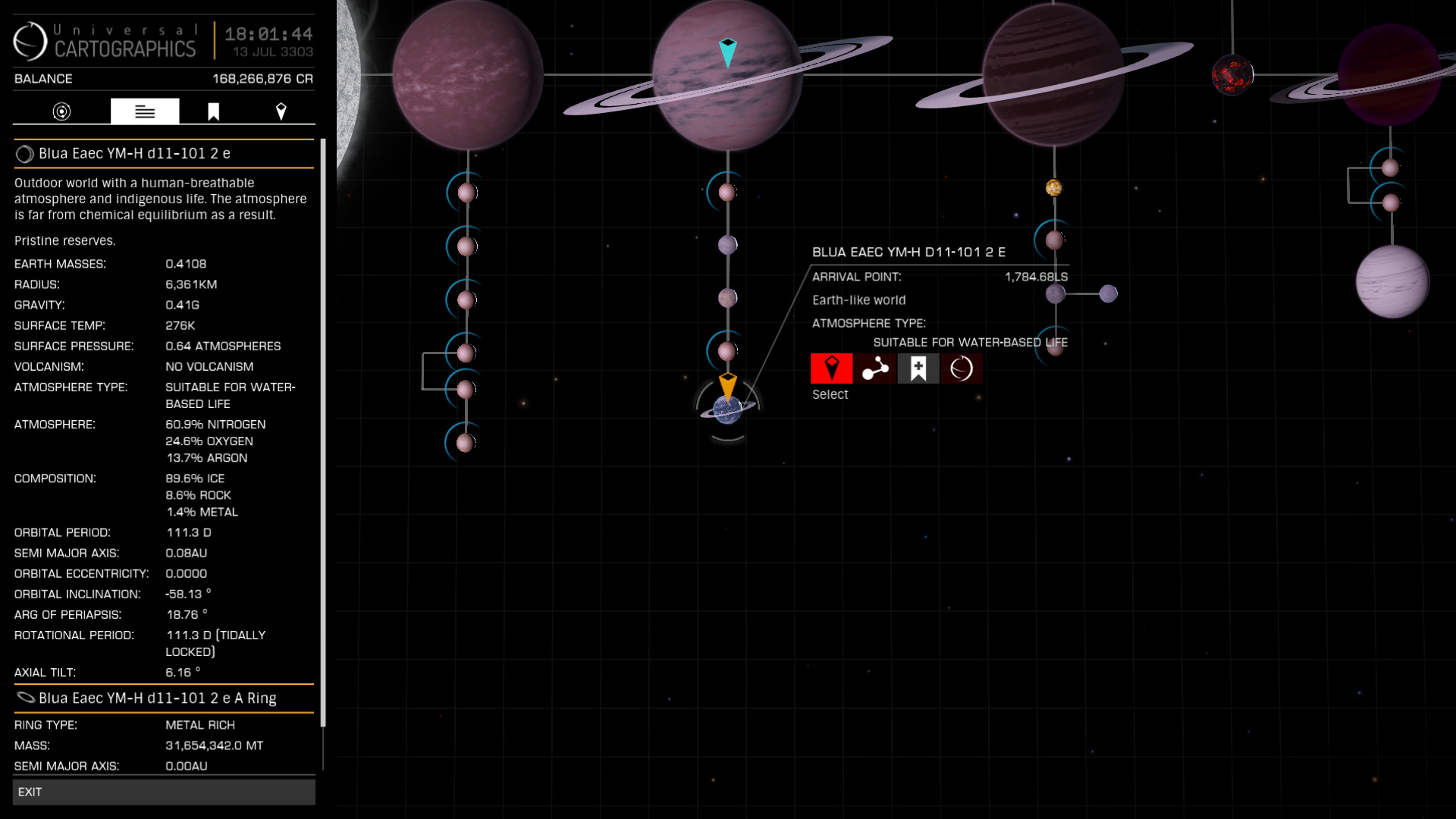Click the EXIT button
The height and width of the screenshot is (819, 1456).
pyautogui.click(x=164, y=792)
